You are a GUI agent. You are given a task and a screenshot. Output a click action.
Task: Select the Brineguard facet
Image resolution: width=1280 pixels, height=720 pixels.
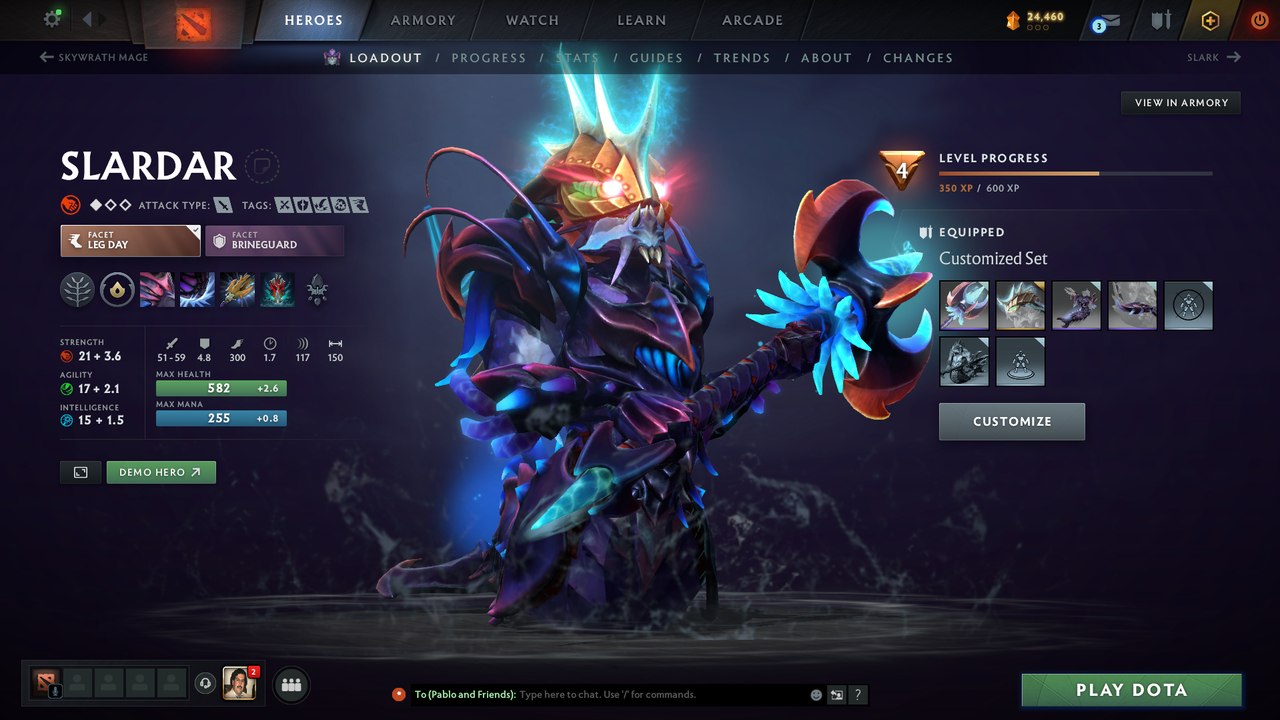[275, 241]
